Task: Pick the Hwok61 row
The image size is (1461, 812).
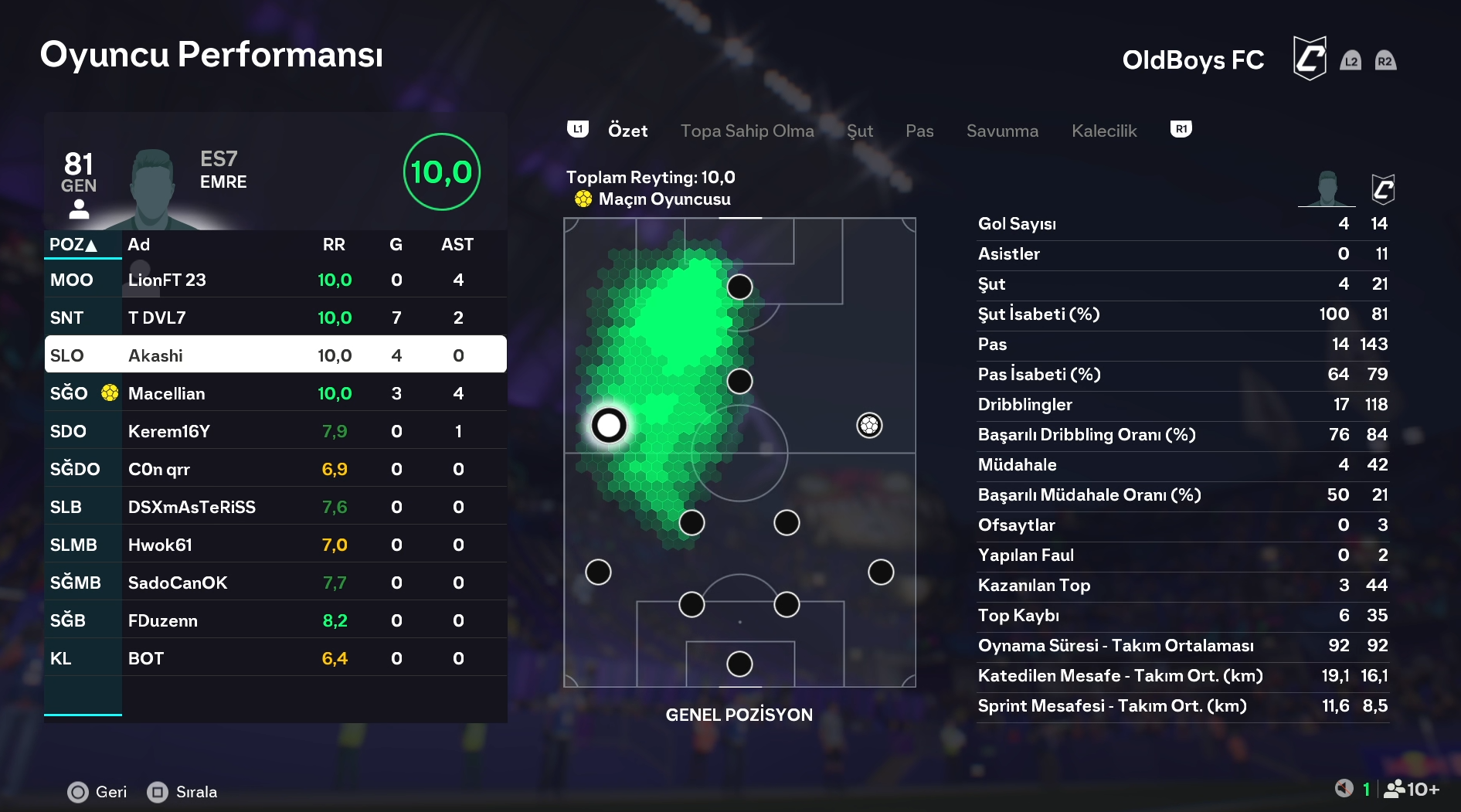Action: point(275,545)
